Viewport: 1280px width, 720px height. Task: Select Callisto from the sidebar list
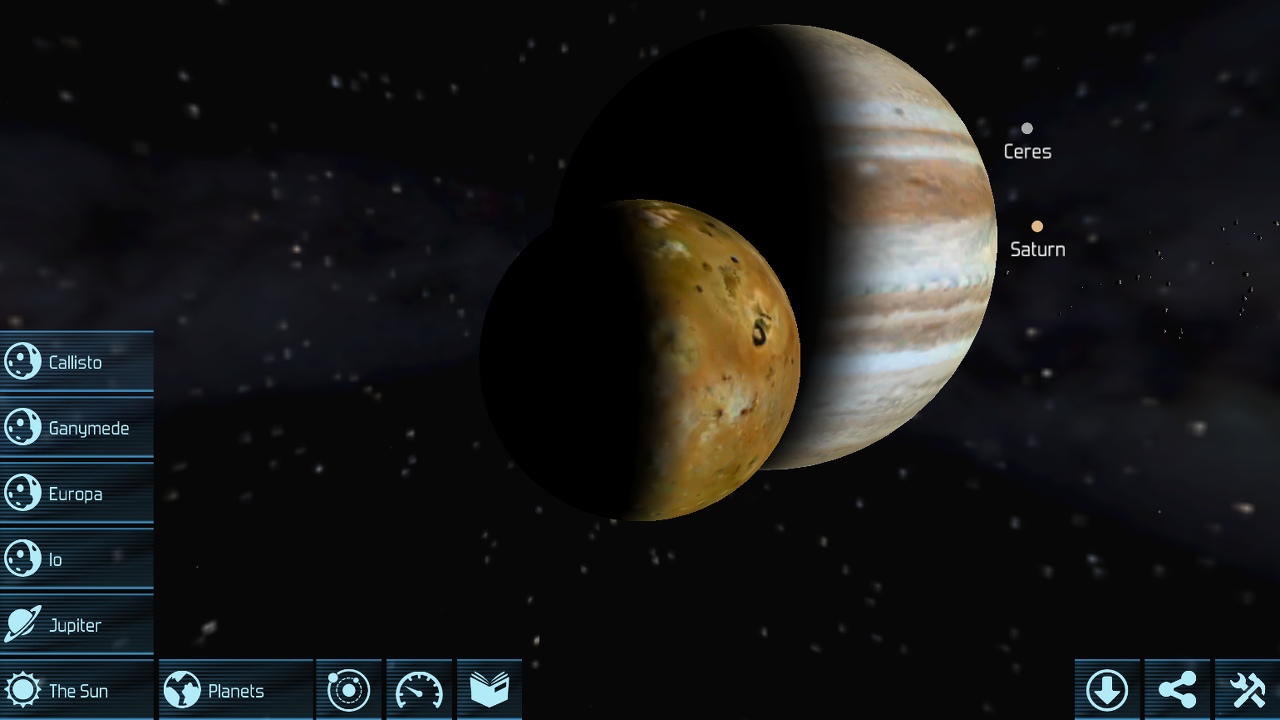[75, 361]
